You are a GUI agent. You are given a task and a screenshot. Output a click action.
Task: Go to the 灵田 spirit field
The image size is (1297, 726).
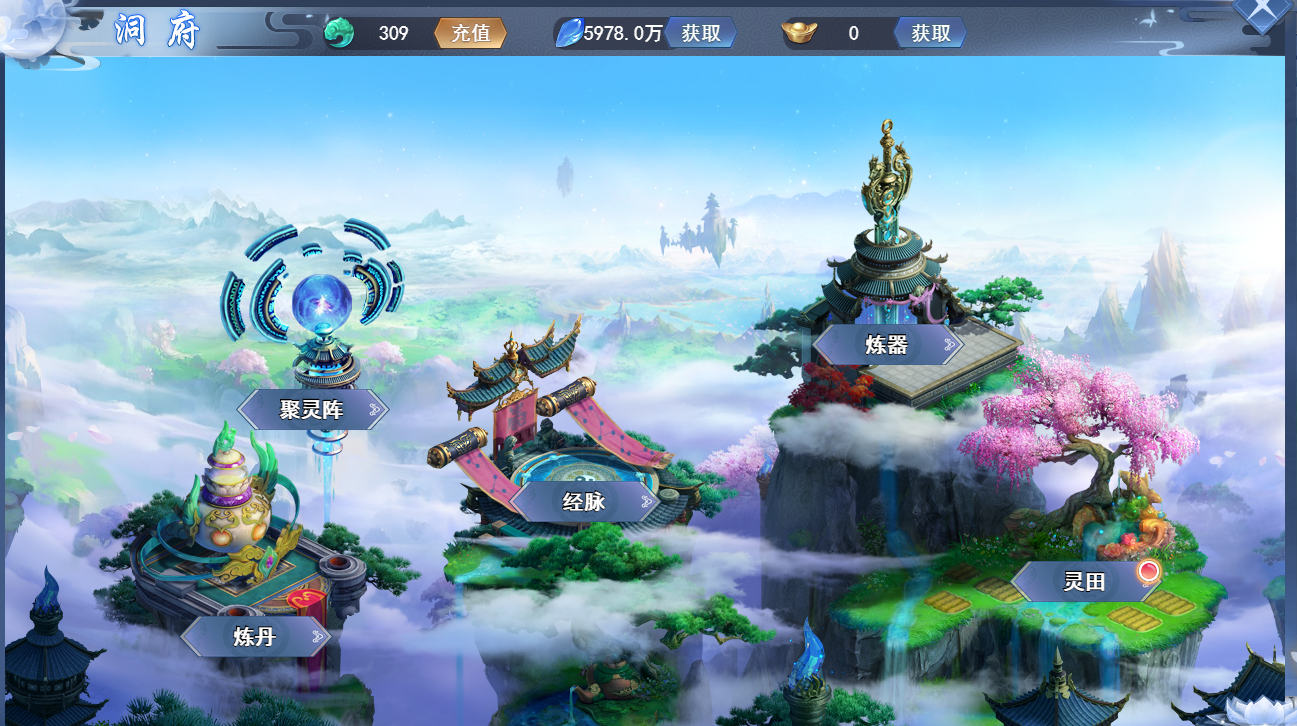pos(1085,581)
